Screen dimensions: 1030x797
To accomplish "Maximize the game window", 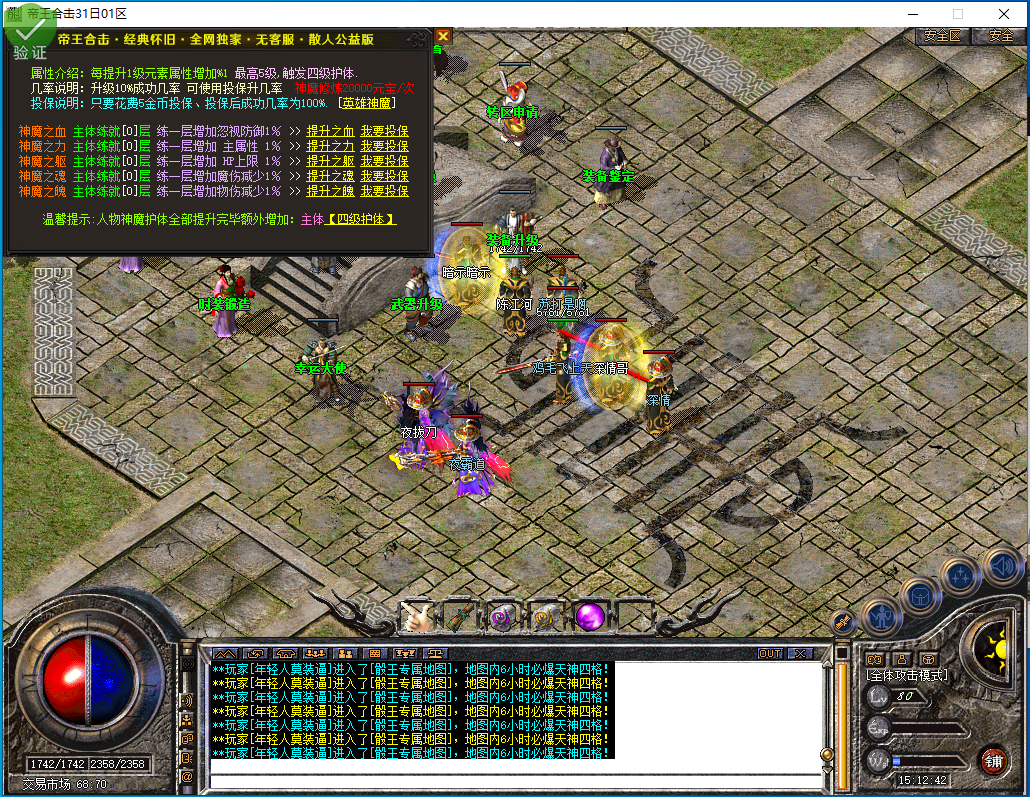I will (x=957, y=14).
